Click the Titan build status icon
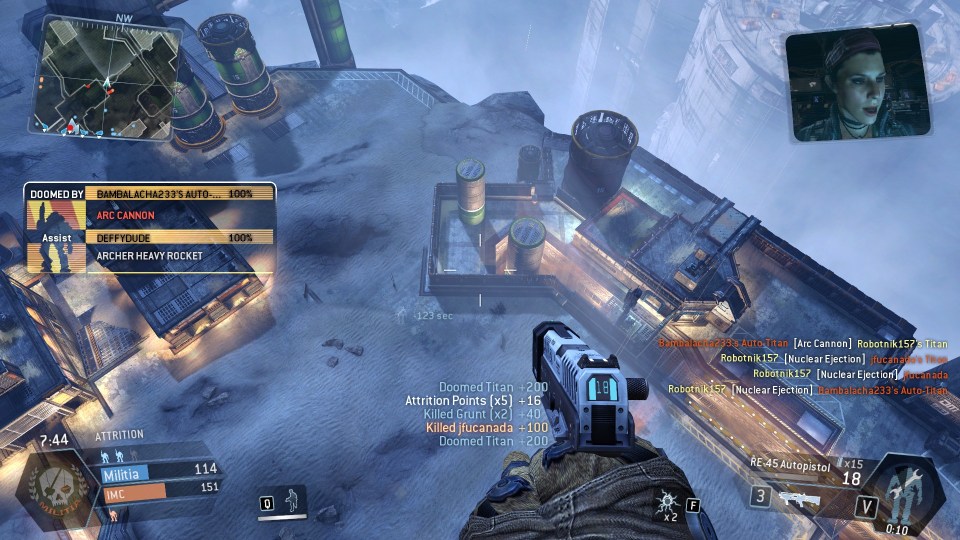Viewport: 960px width, 540px height. 903,492
